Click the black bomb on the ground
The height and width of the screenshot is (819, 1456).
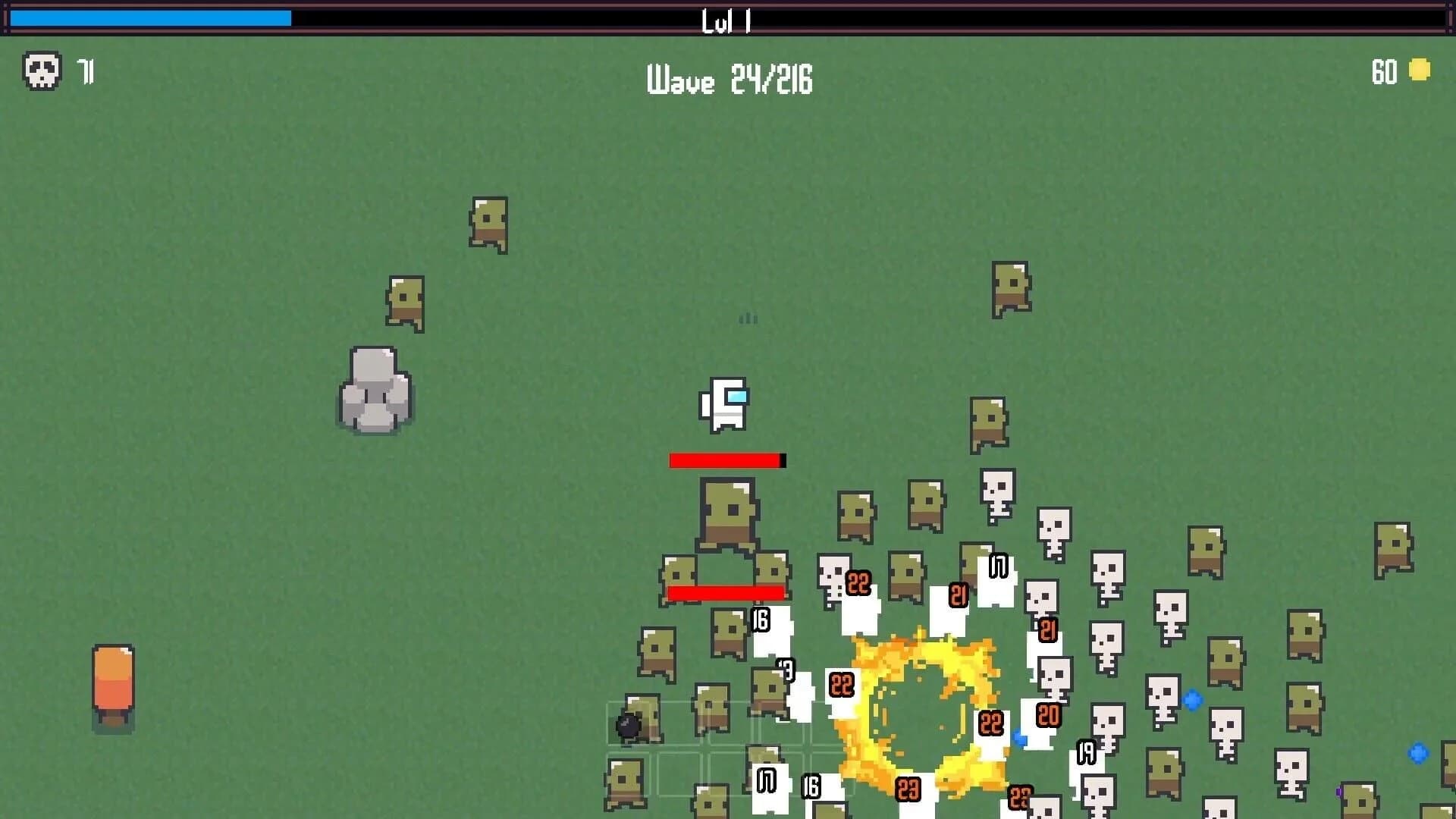(628, 726)
